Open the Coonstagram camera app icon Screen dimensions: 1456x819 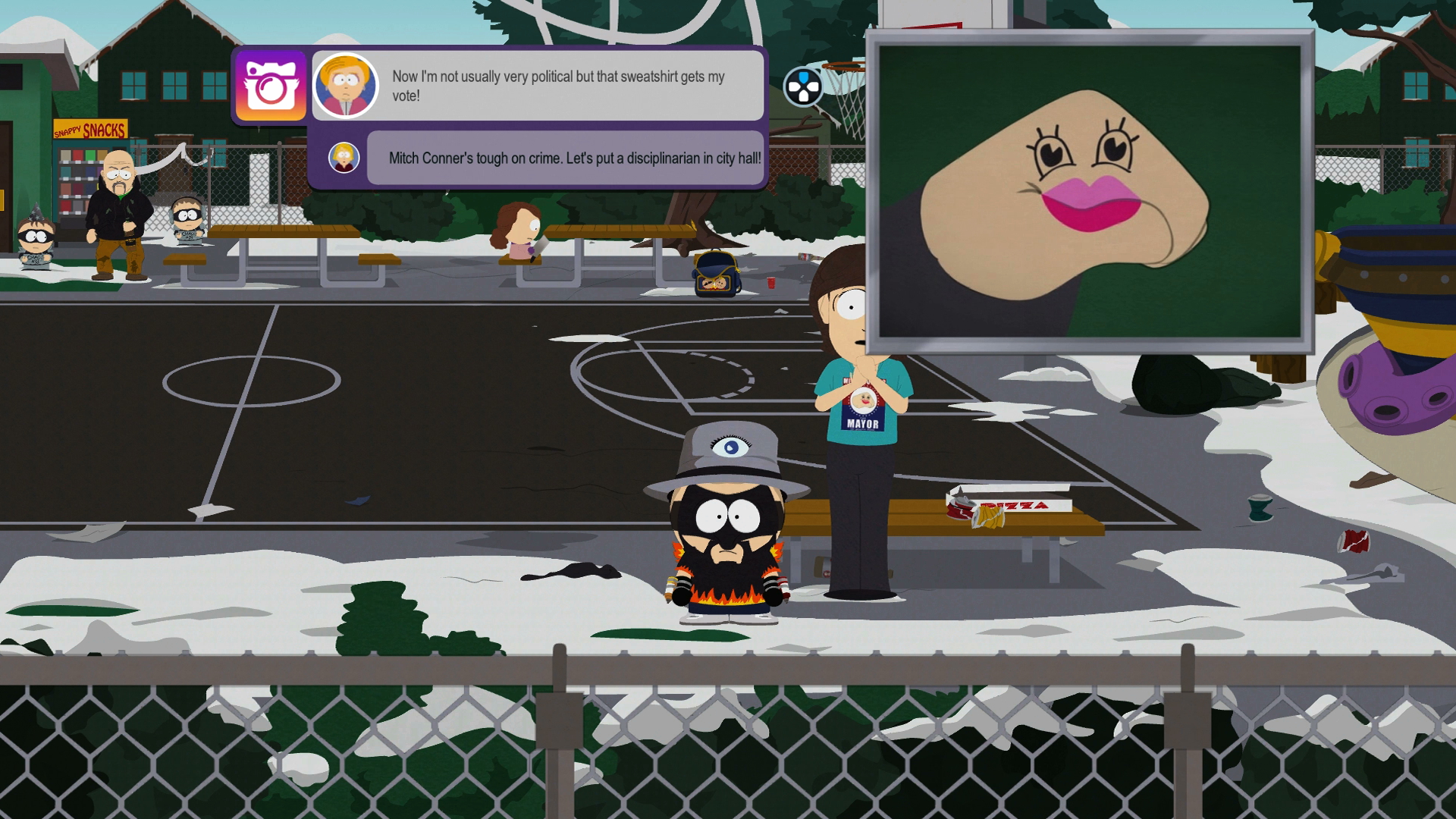[x=271, y=86]
